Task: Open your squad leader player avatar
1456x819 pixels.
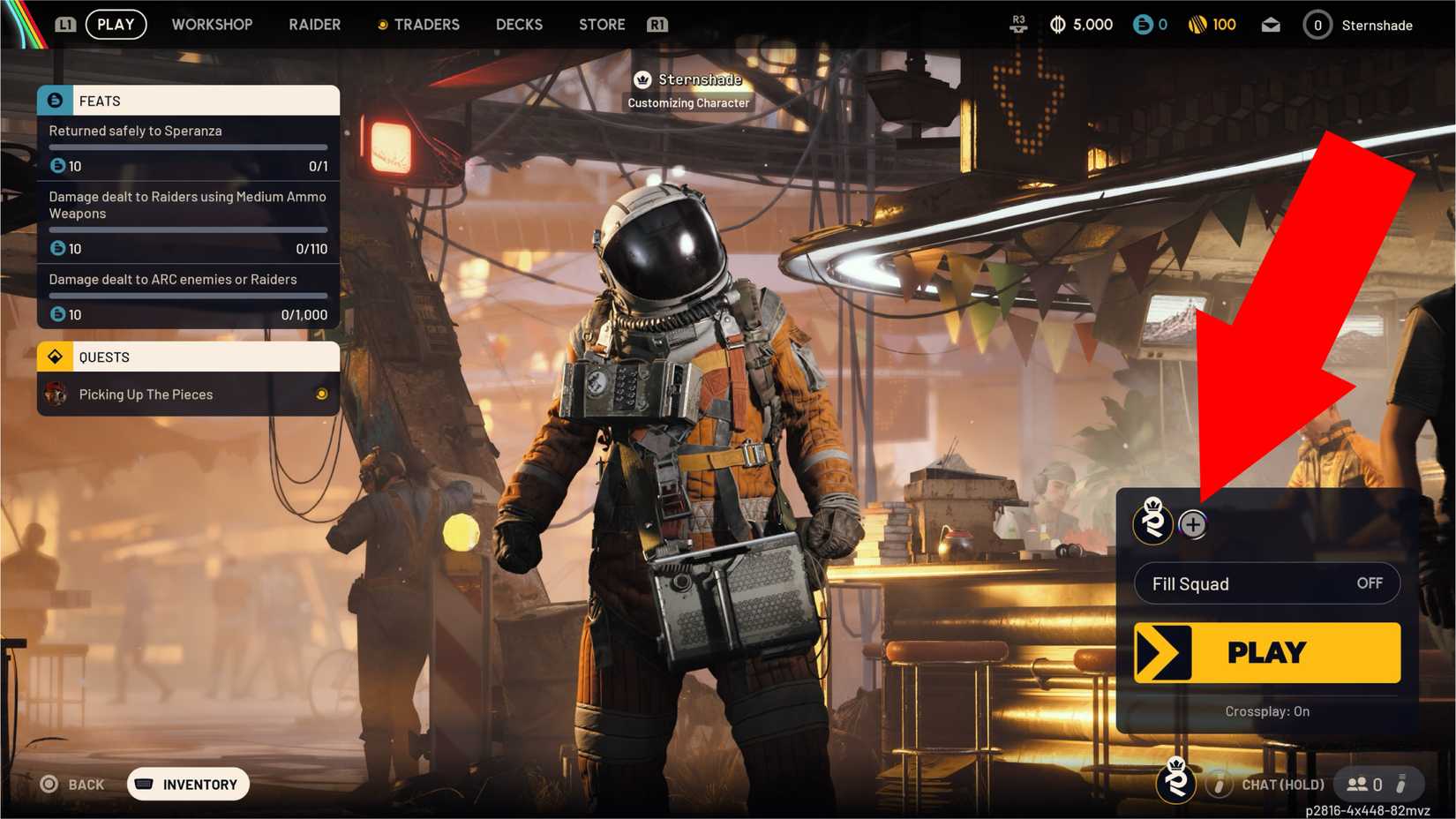Action: click(1153, 523)
